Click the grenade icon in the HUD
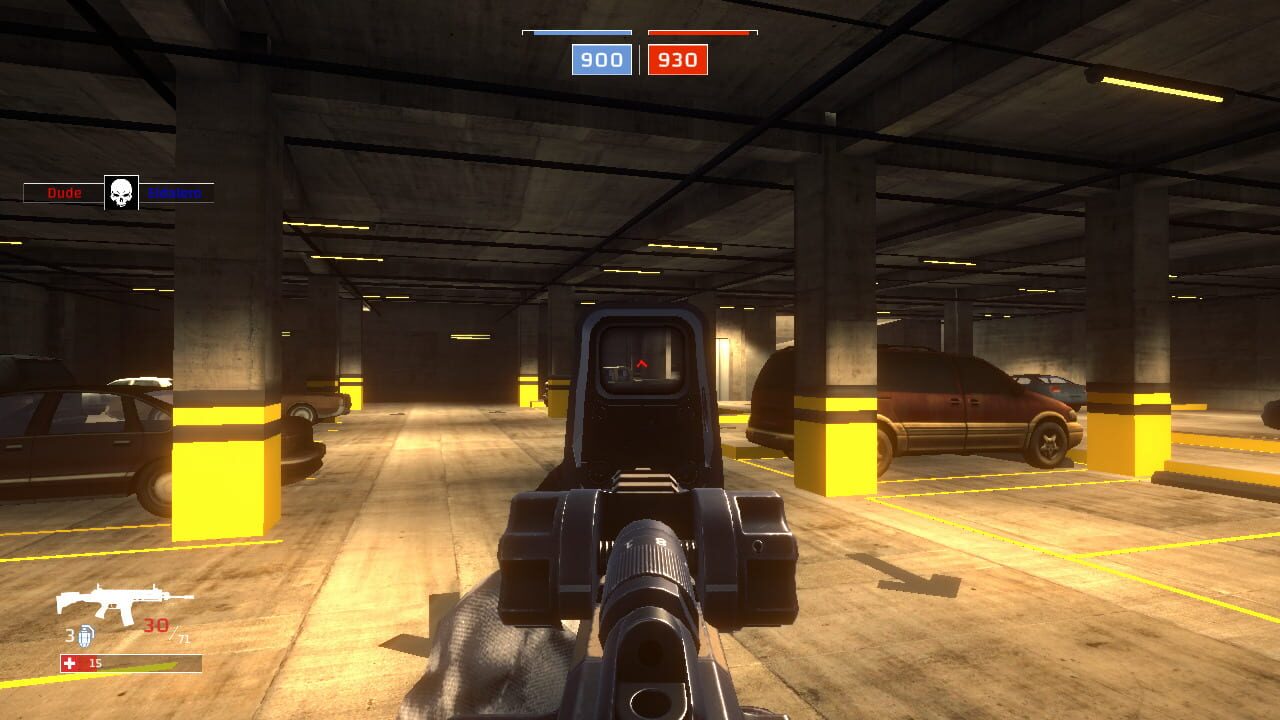Viewport: 1280px width, 720px height. click(x=85, y=637)
